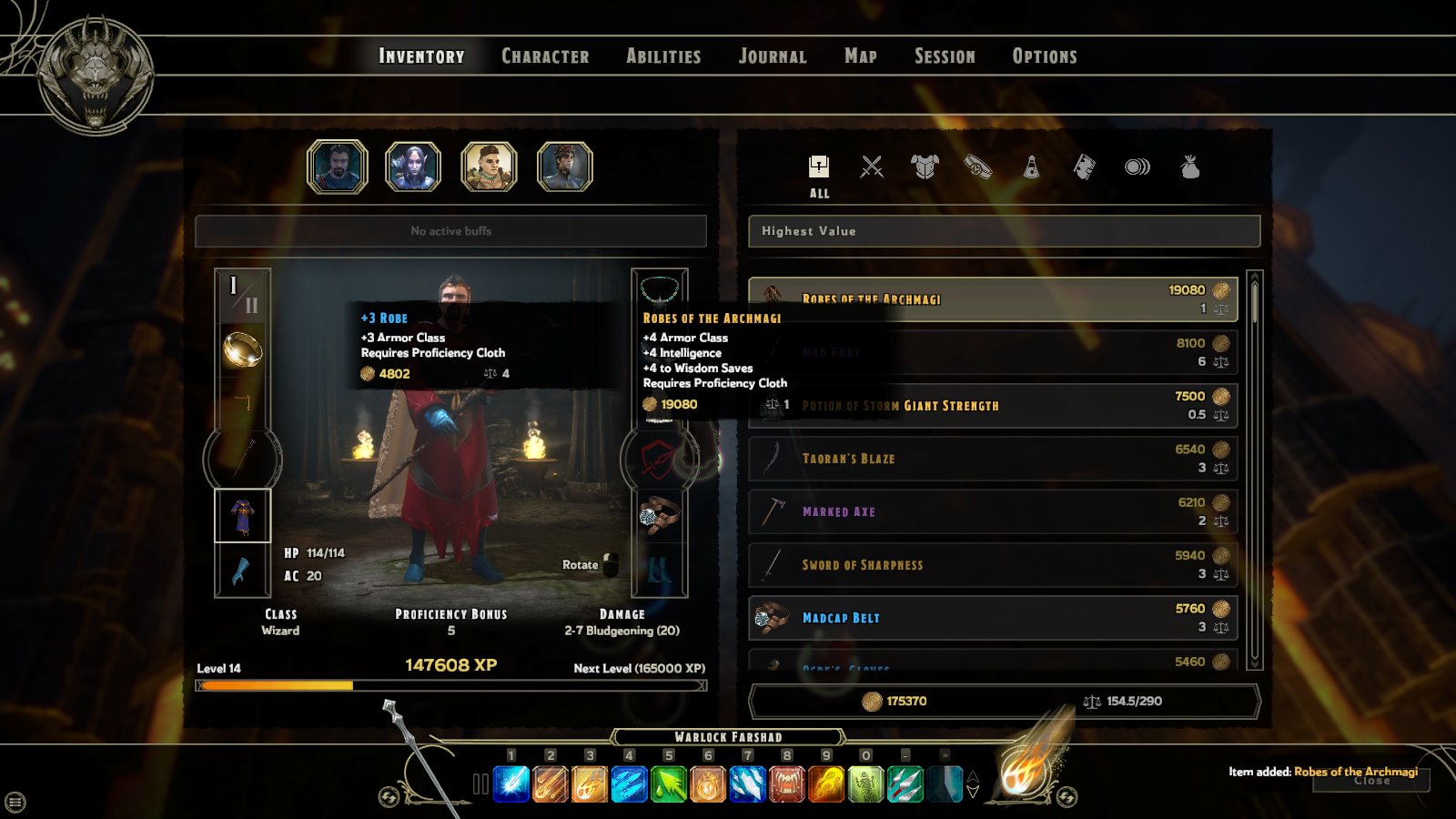This screenshot has height=819, width=1456.
Task: Click the Madcap Belt inventory row
Action: [993, 618]
